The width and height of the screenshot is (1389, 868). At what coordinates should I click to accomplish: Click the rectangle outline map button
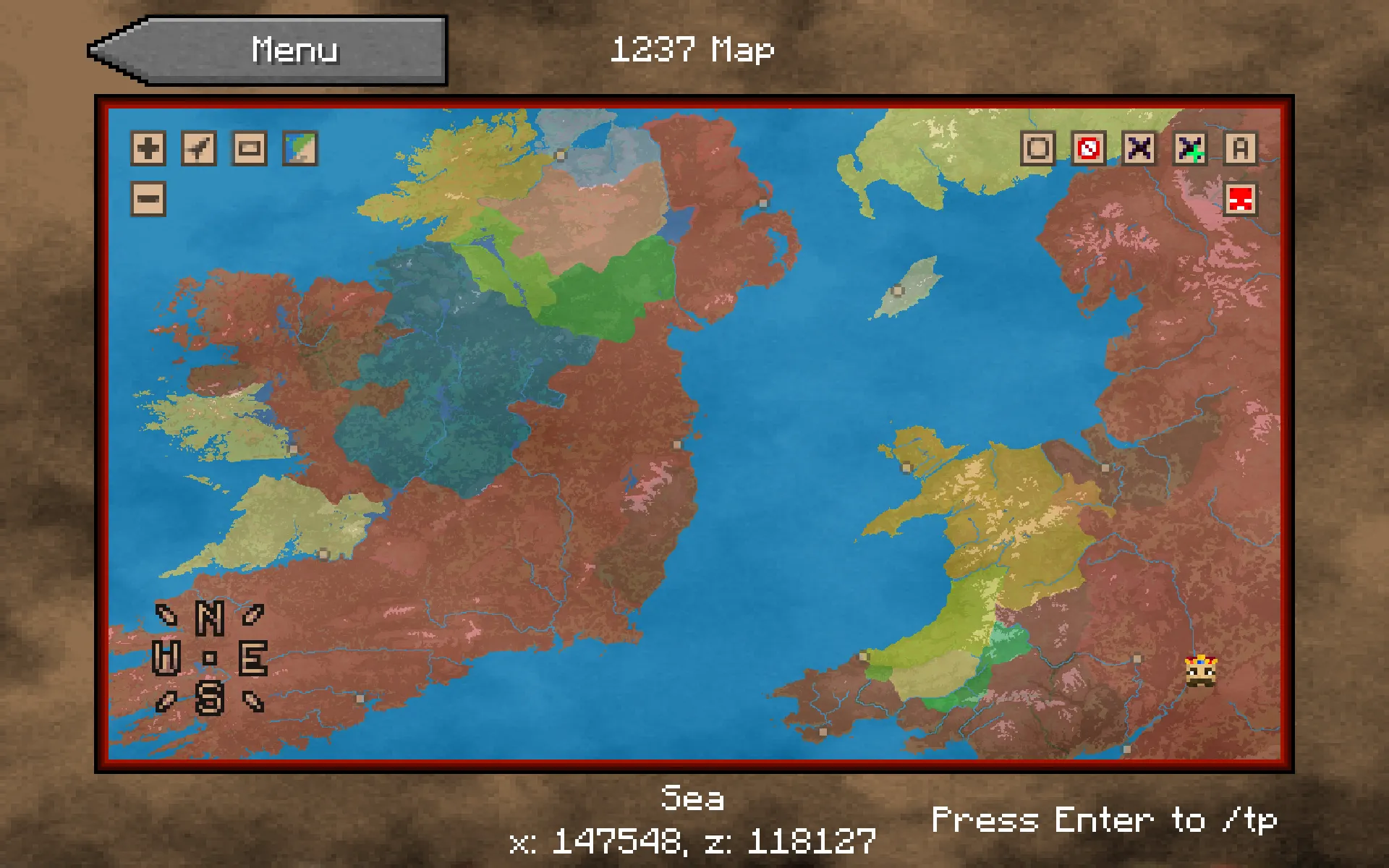[x=250, y=149]
